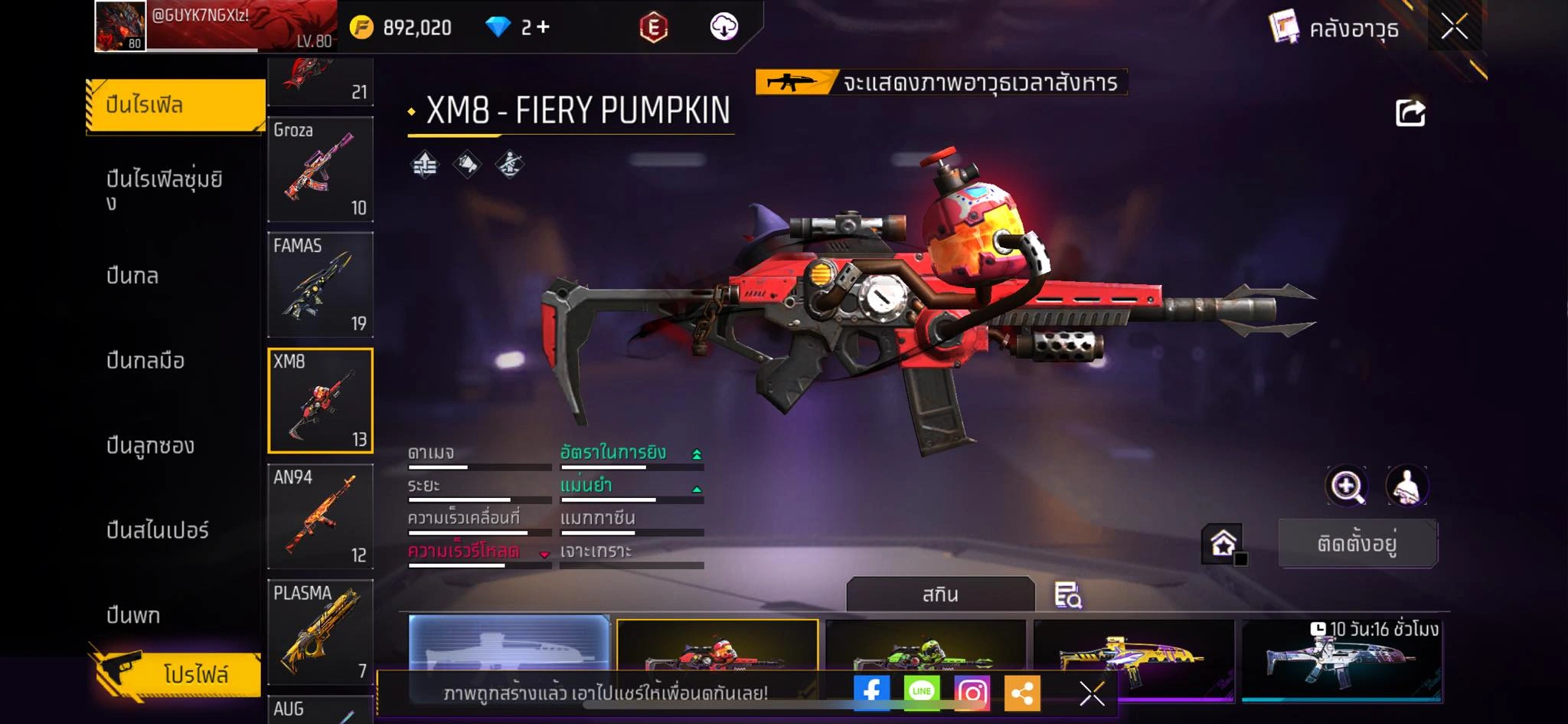Select the Groza weapon tile
This screenshot has width=1568, height=724.
tap(320, 169)
